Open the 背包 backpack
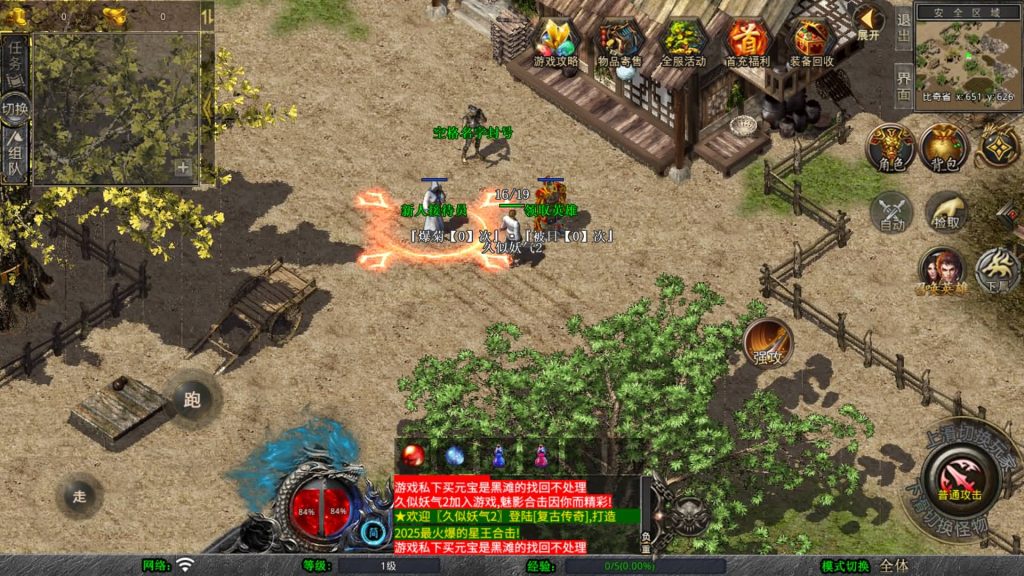Viewport: 1024px width, 576px height. point(944,148)
